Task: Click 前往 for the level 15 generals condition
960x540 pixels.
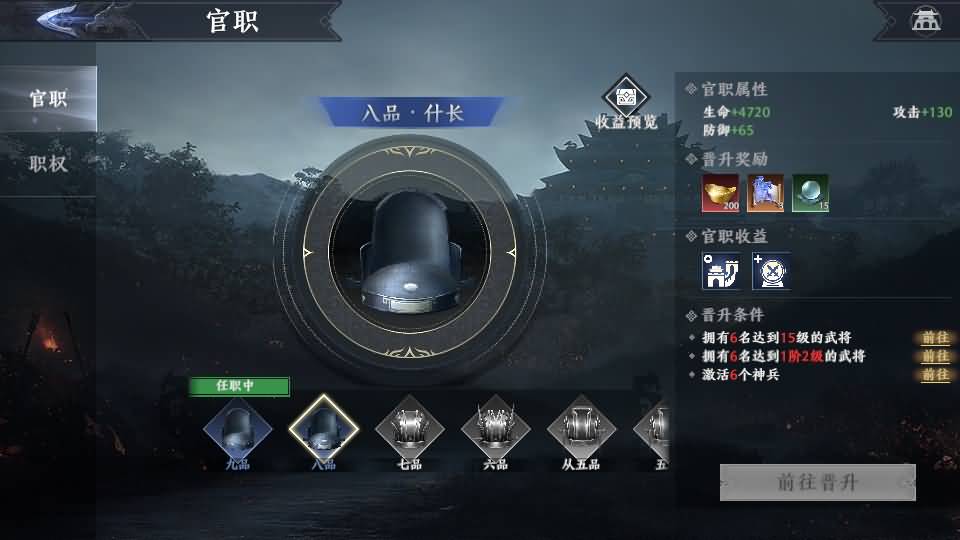Action: click(x=936, y=338)
